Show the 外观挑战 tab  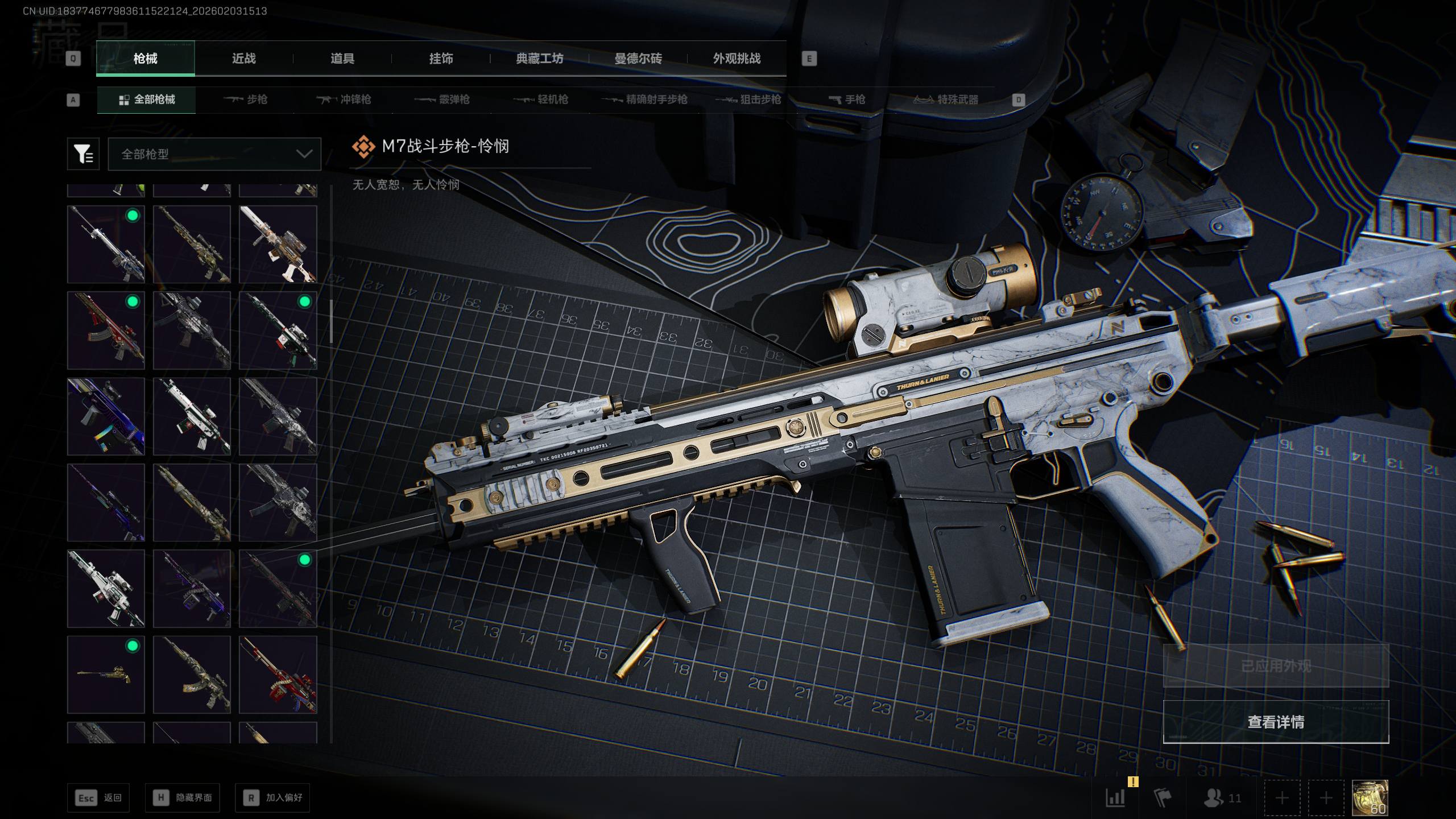point(737,59)
